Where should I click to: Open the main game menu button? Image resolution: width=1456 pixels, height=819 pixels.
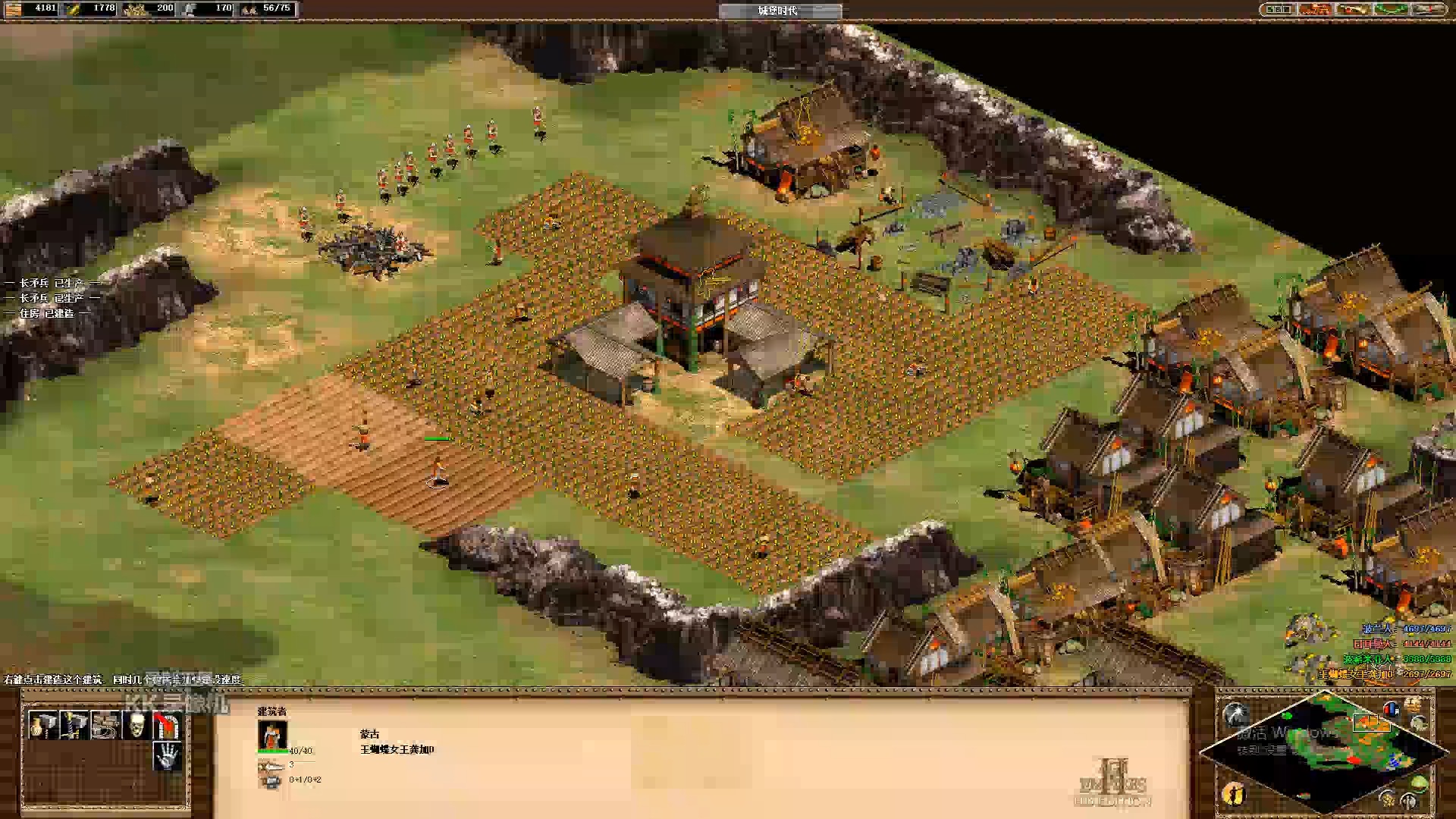[x=1431, y=9]
